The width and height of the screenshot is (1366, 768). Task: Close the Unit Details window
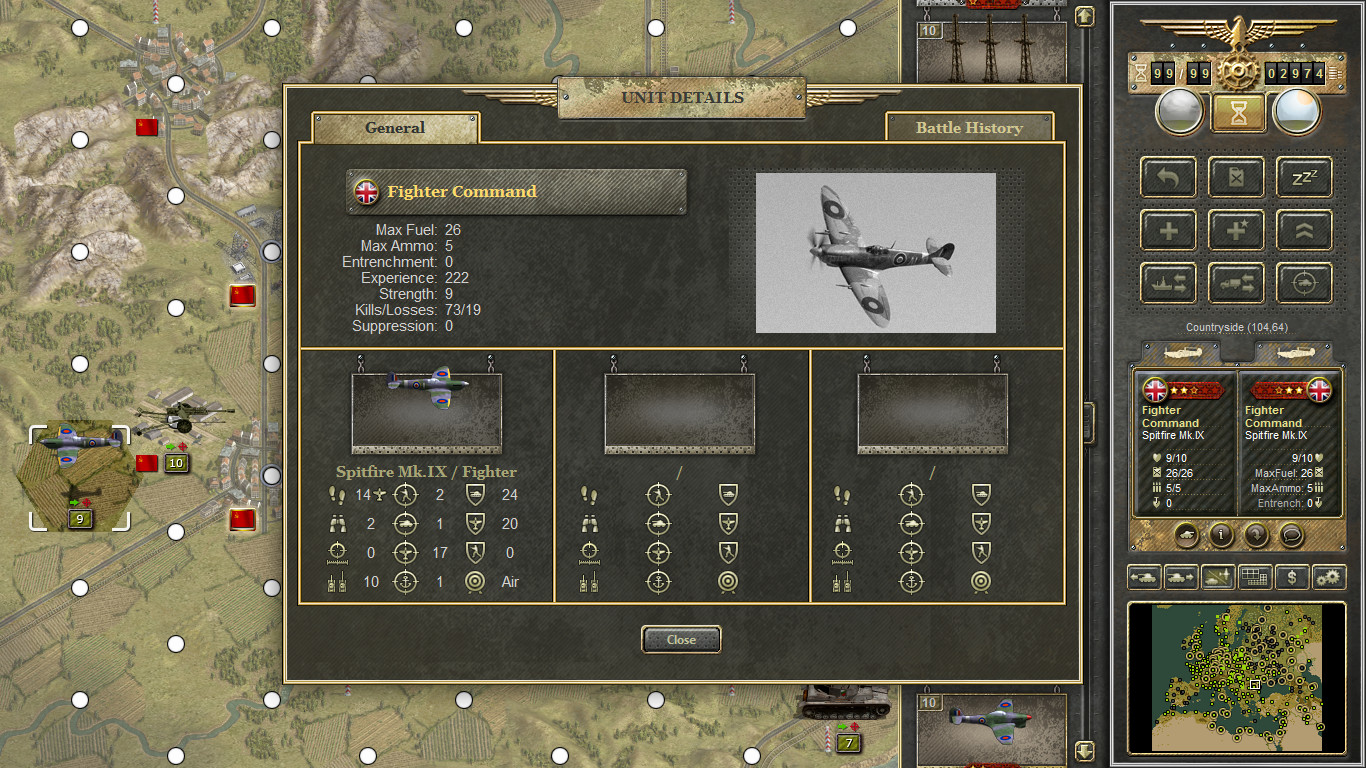tap(681, 640)
